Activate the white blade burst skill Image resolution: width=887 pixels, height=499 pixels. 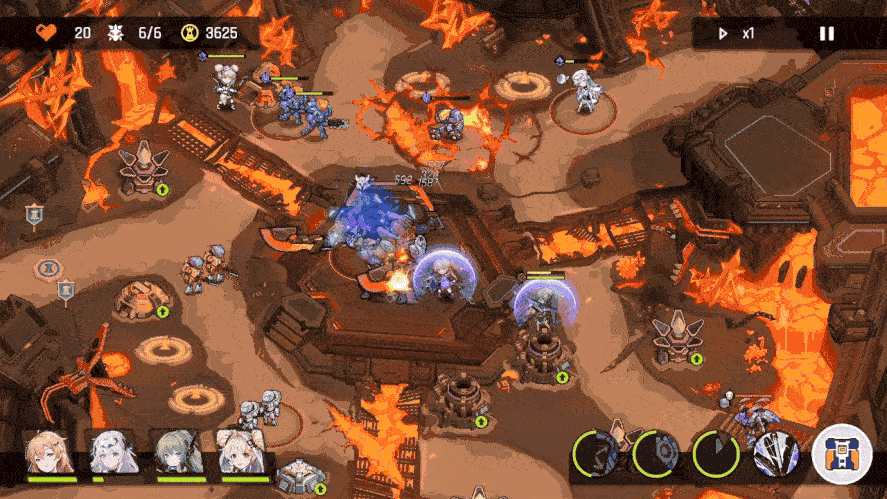(x=777, y=454)
